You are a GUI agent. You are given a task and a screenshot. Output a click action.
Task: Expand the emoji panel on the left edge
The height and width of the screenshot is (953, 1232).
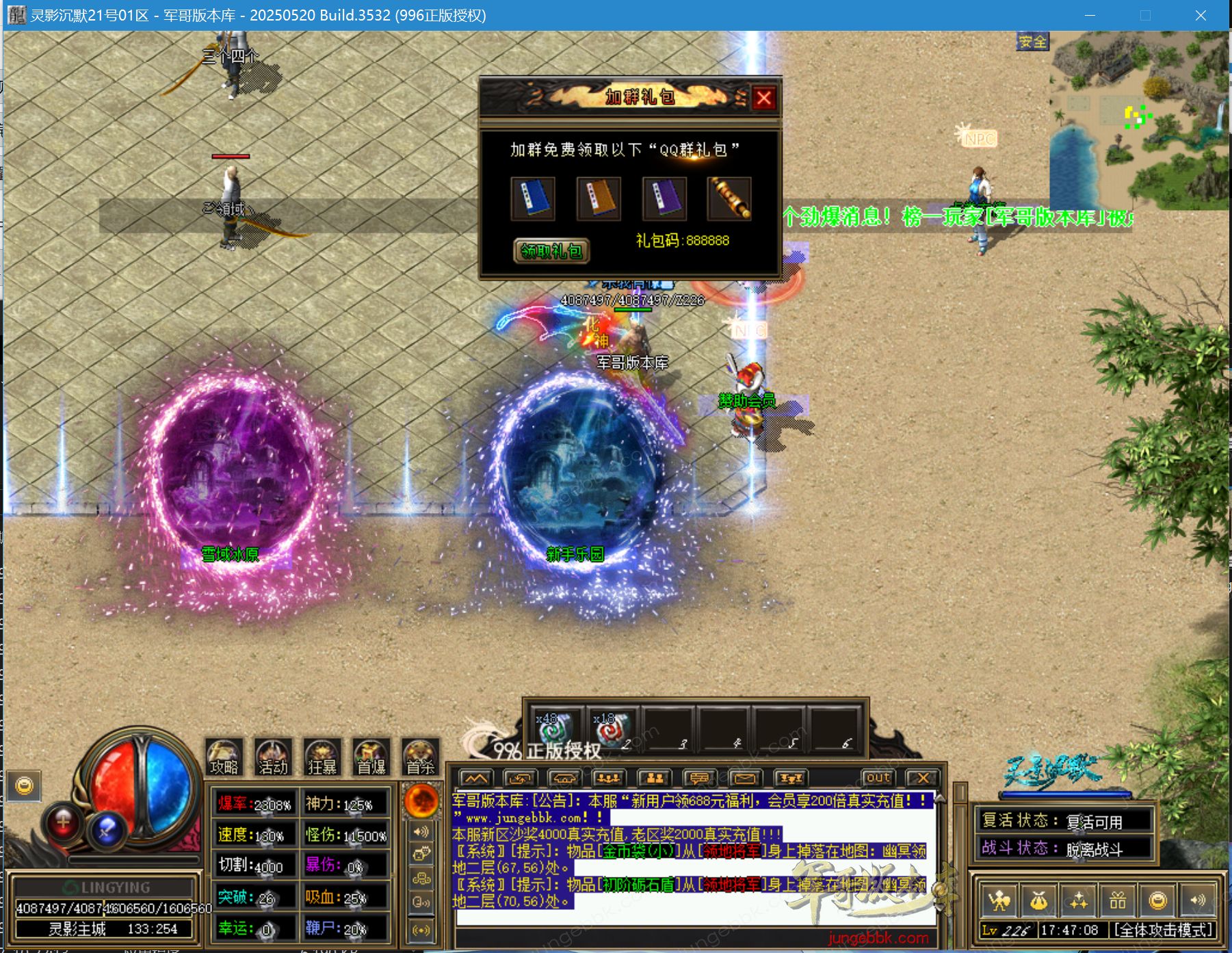[x=25, y=785]
